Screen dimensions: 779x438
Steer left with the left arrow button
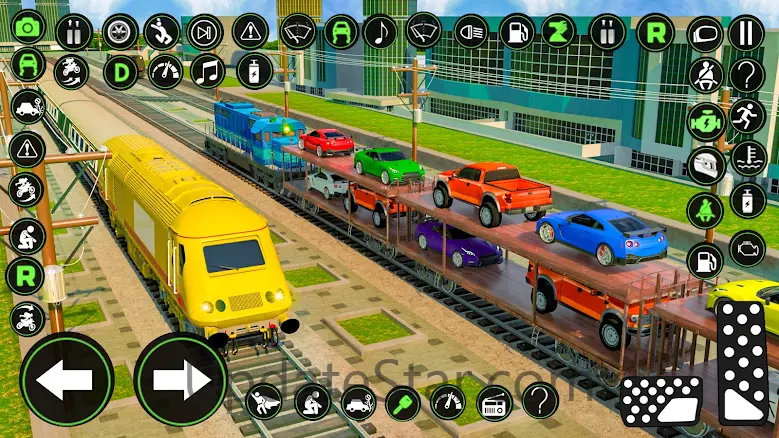click(x=66, y=379)
